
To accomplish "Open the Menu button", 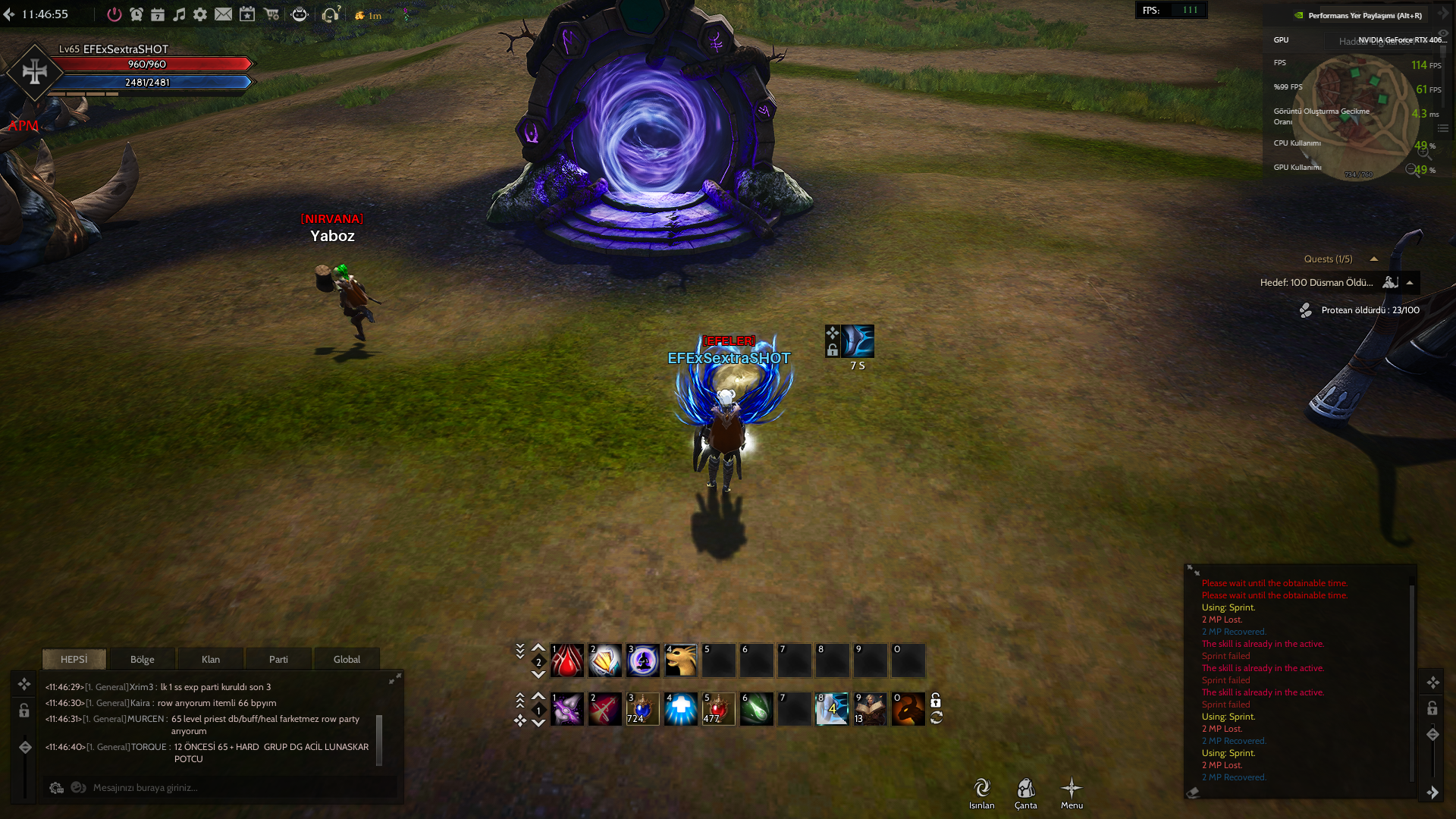I will 1072,792.
